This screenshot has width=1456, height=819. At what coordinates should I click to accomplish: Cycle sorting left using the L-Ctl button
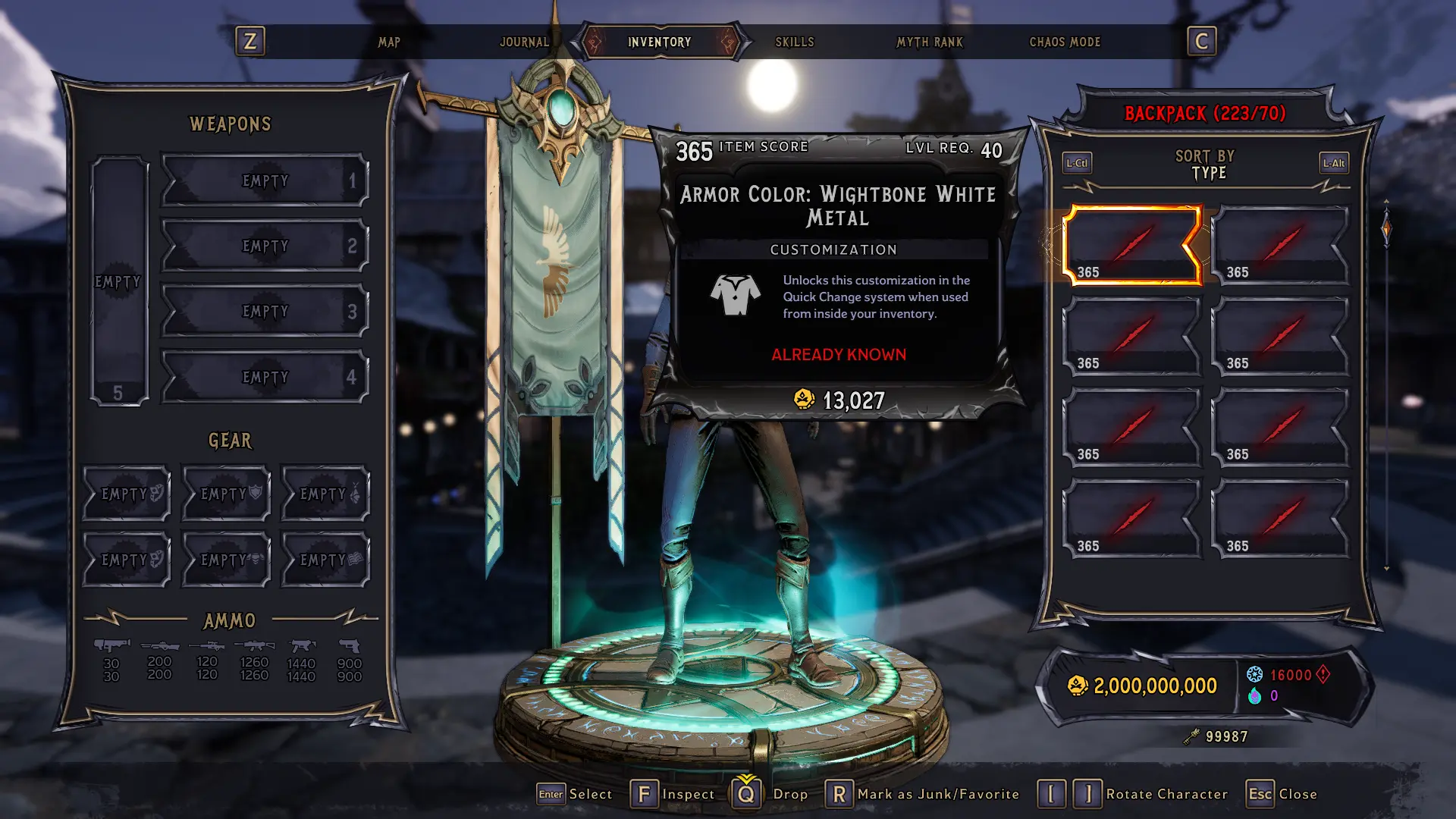tap(1076, 162)
